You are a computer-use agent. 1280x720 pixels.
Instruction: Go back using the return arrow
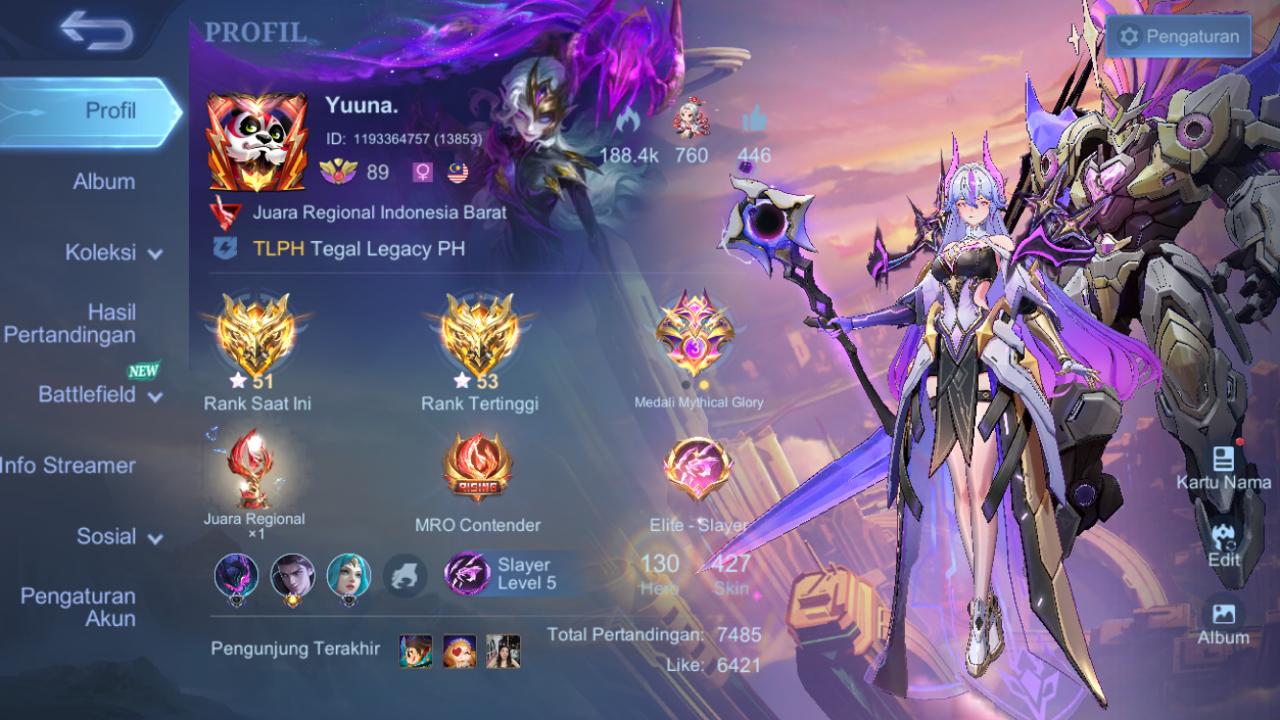pos(96,31)
